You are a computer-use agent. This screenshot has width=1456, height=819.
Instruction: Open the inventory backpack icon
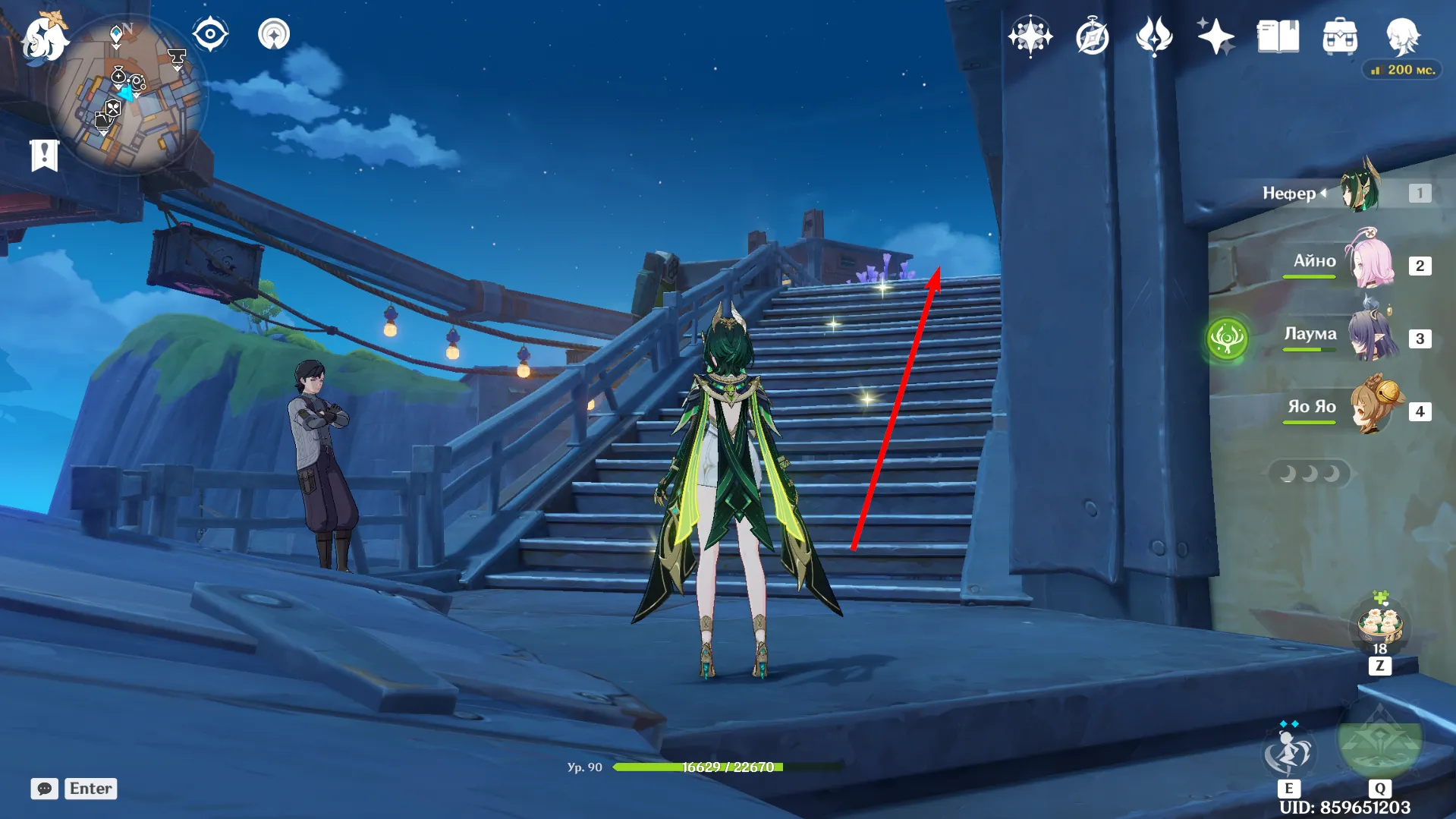(1340, 36)
